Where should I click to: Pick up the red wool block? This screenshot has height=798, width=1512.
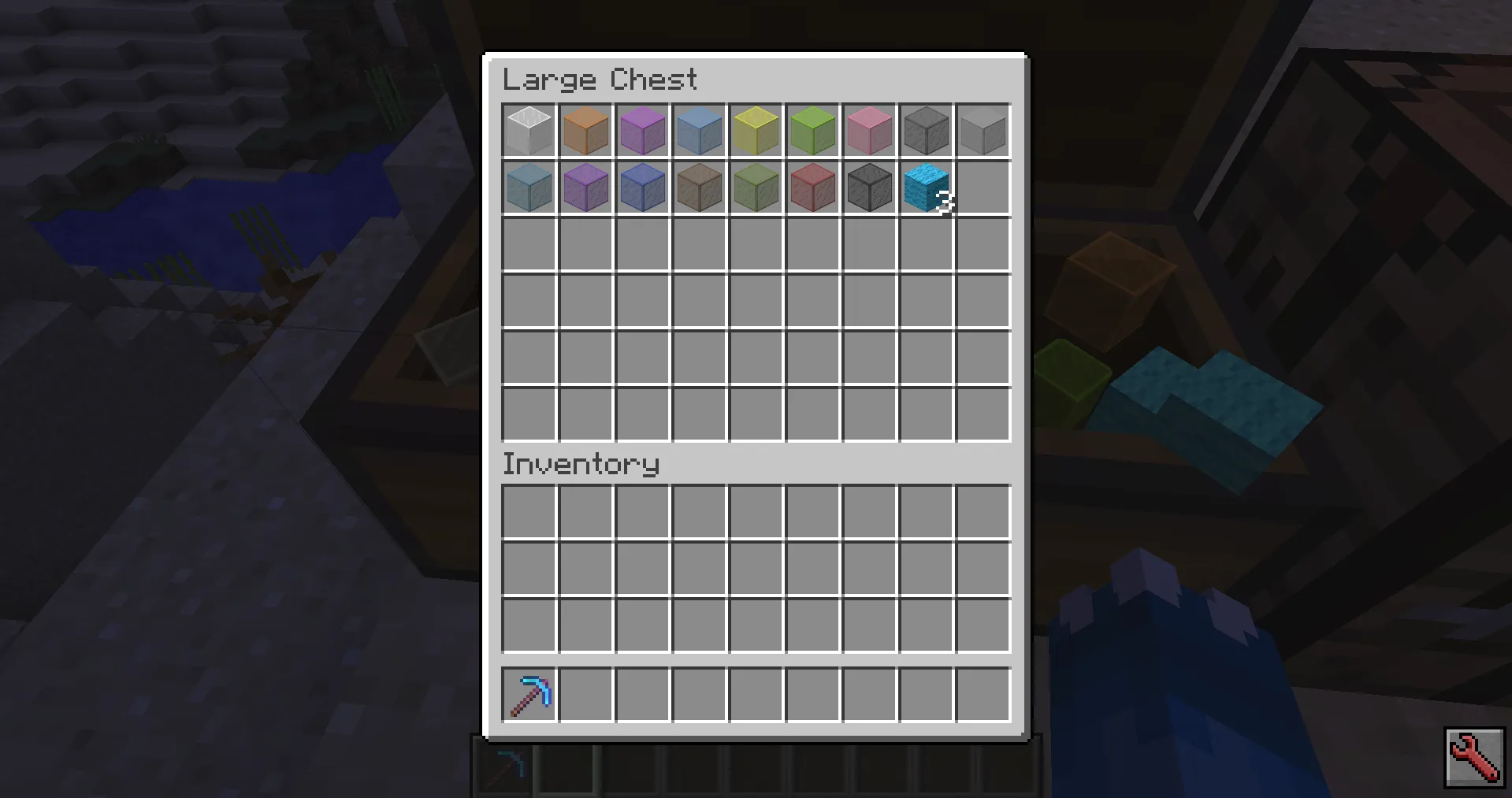[812, 187]
